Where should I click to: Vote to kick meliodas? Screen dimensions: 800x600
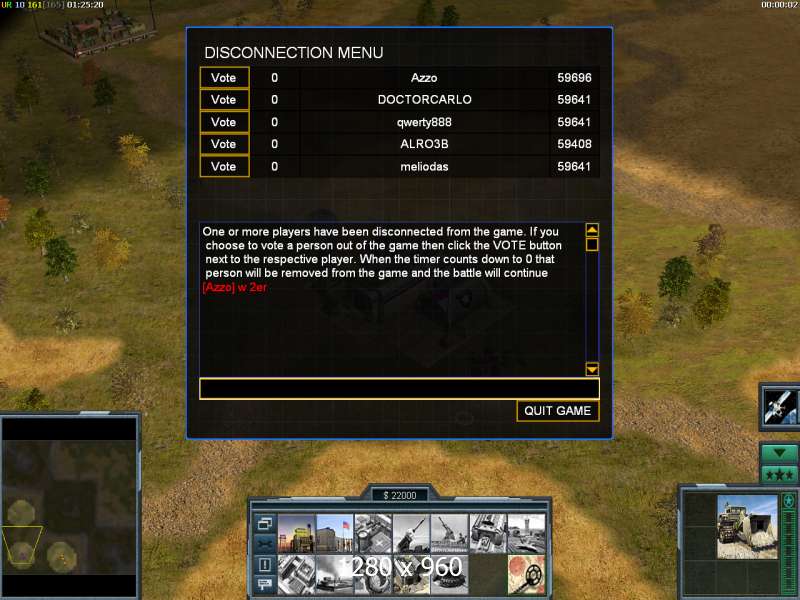click(224, 166)
